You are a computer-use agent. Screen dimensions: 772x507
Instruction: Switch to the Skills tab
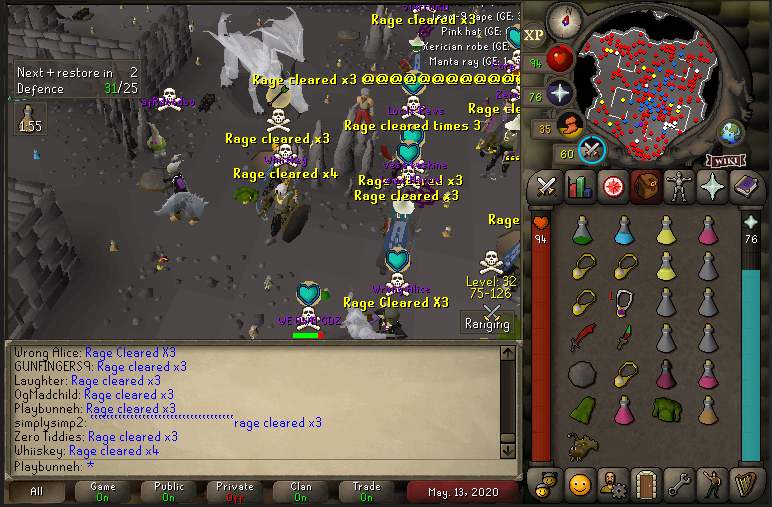tap(580, 186)
